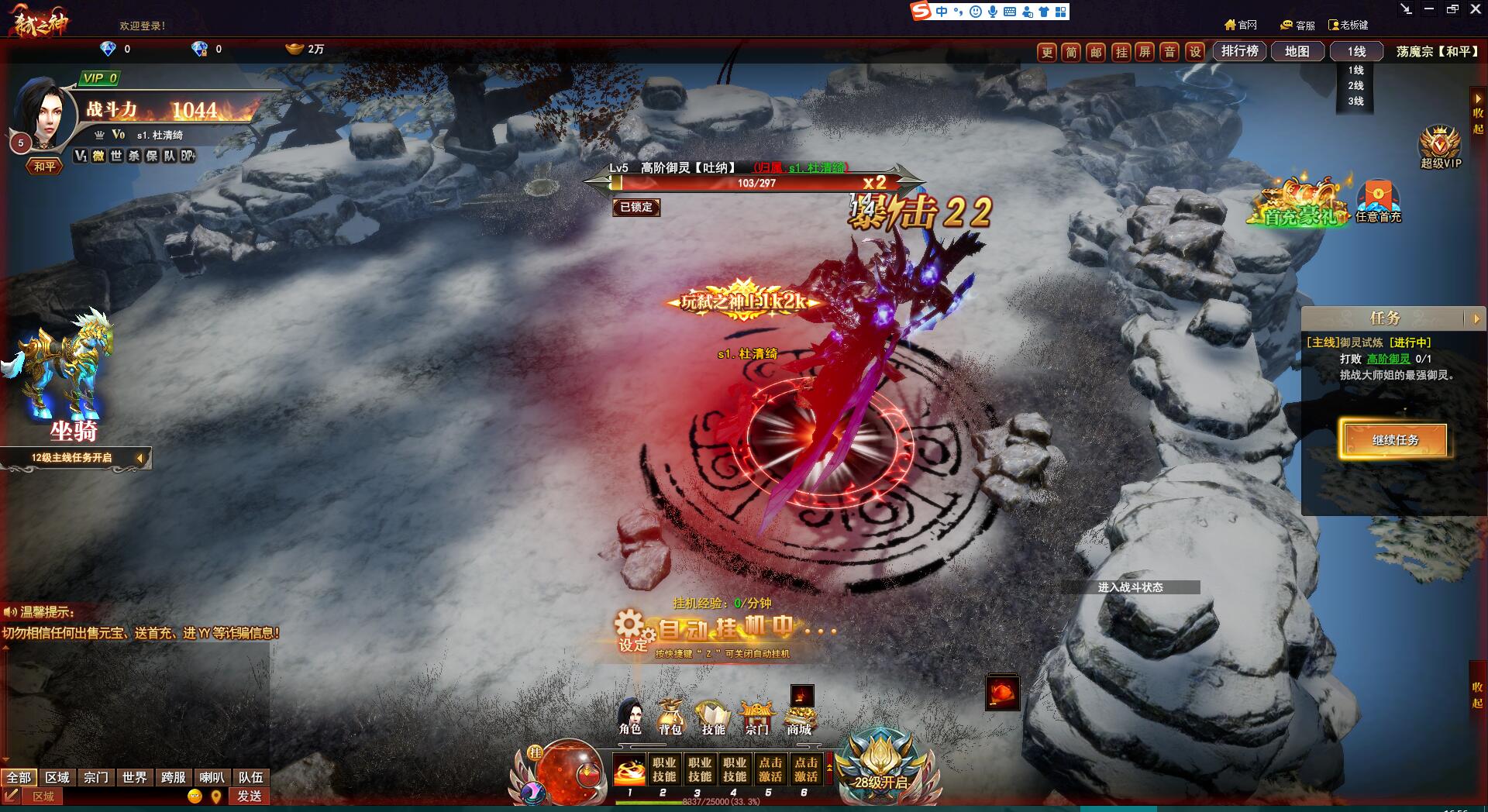Open the 首充豪礼 first recharge gift
The image size is (1488, 812).
pos(1301,205)
